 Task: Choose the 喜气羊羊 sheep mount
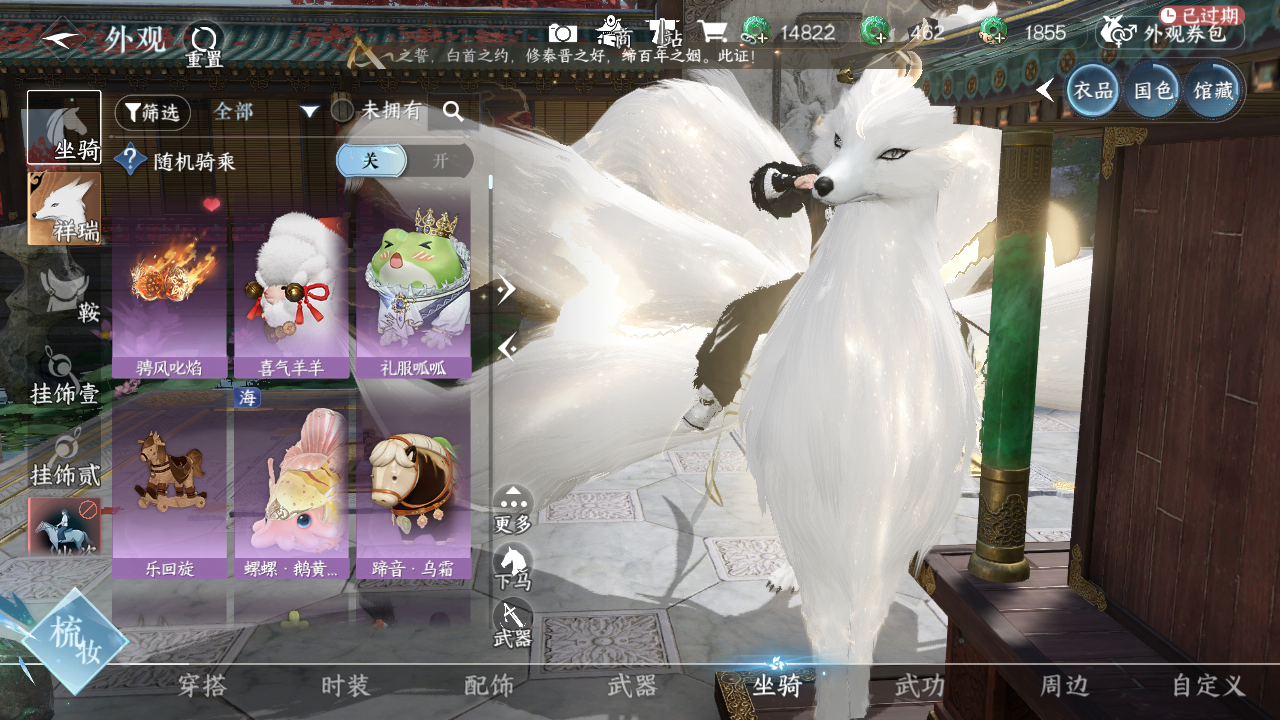coord(291,290)
